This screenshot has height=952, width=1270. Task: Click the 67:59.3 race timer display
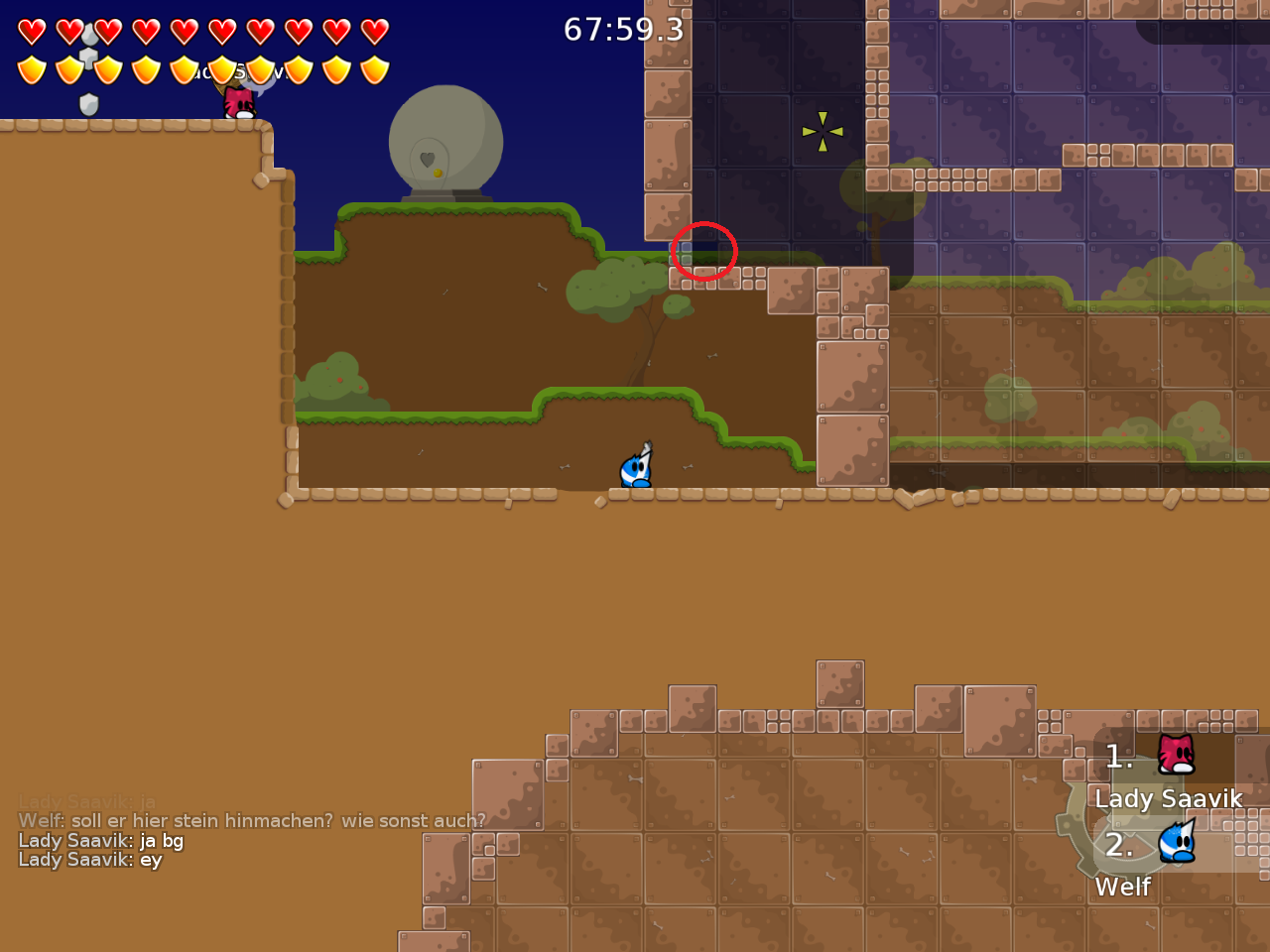[x=622, y=30]
